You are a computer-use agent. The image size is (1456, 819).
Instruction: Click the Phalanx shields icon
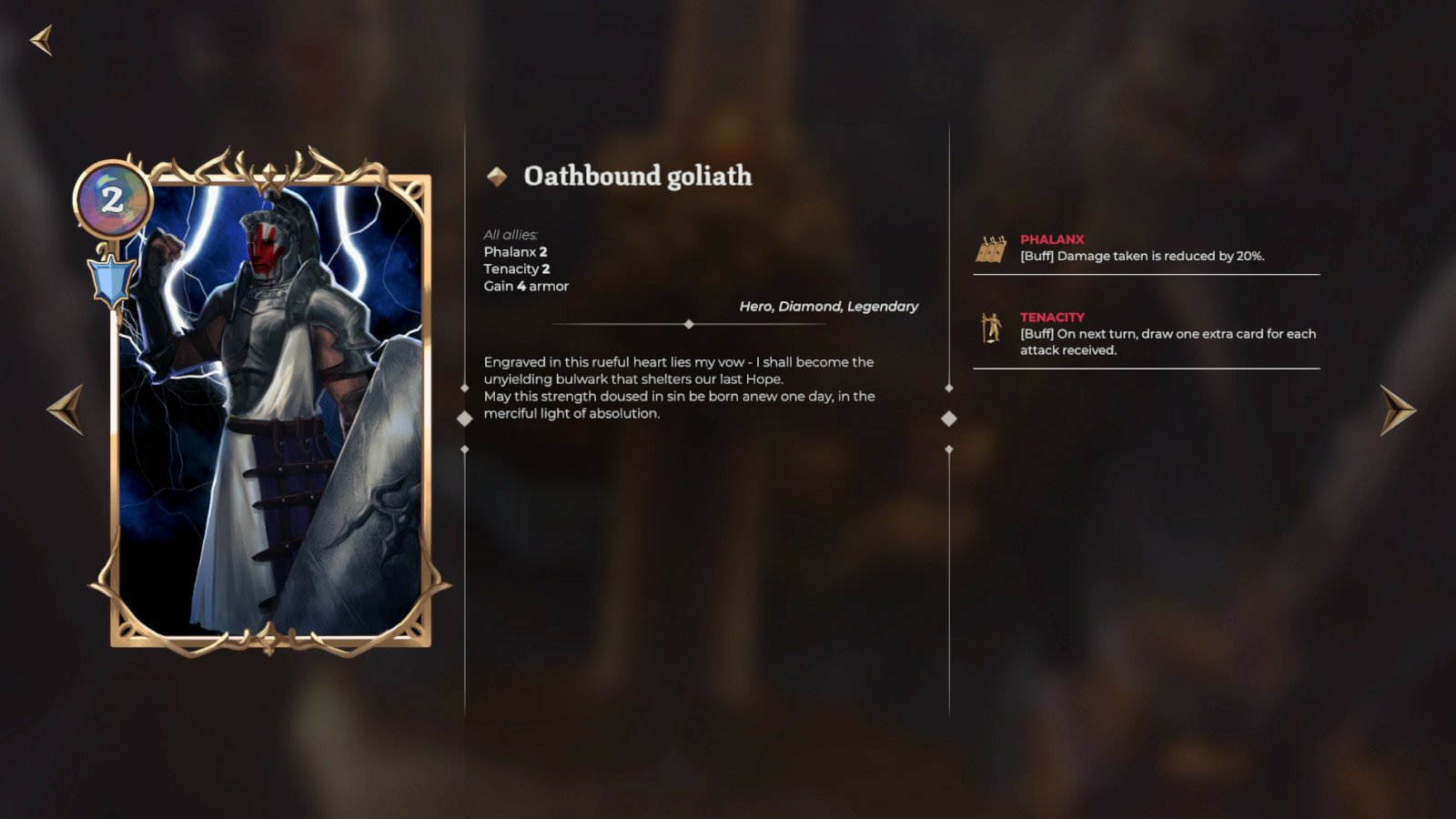click(992, 247)
